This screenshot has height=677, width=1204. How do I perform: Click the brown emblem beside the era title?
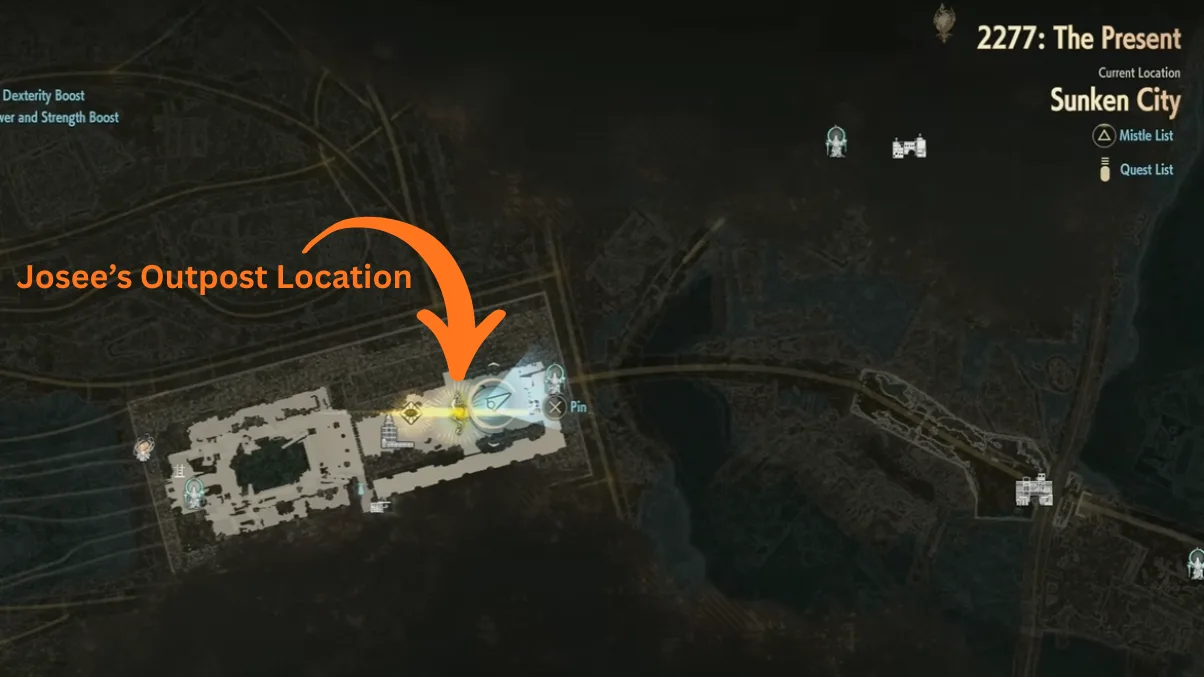click(943, 22)
